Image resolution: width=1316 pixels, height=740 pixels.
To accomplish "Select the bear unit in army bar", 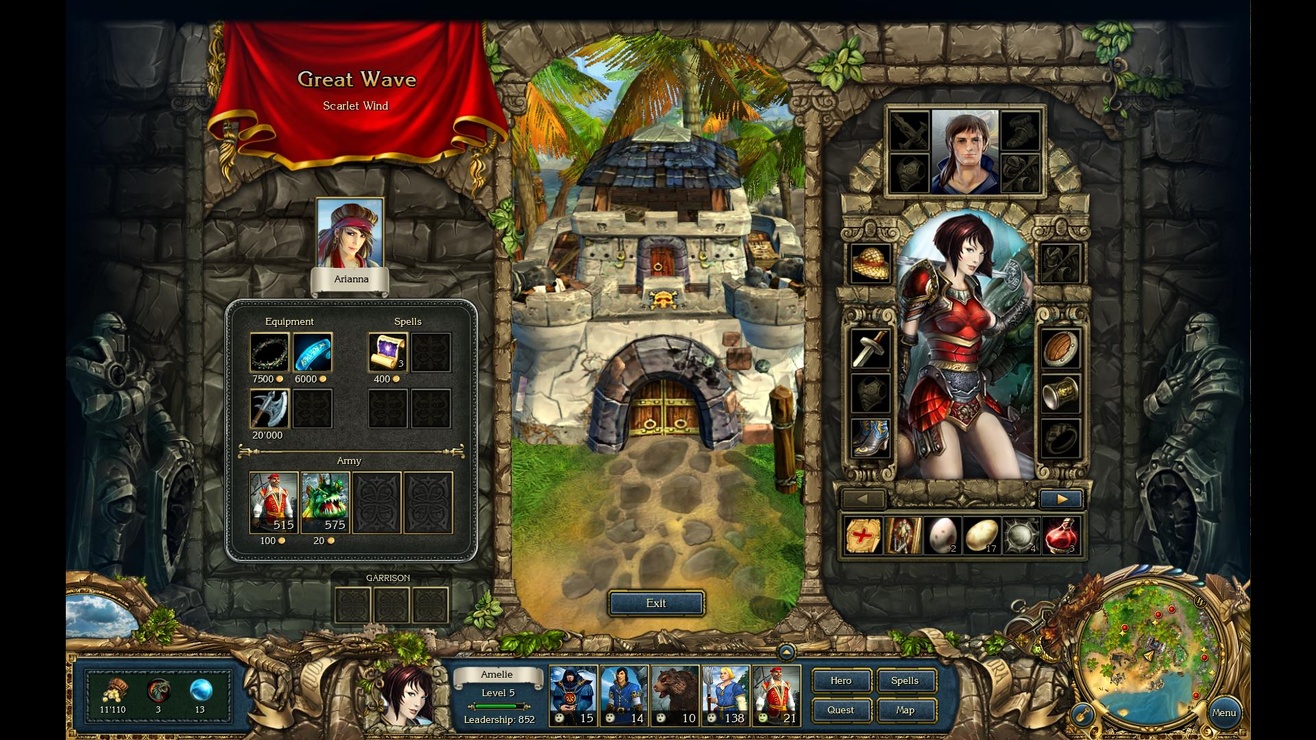I will (x=675, y=695).
